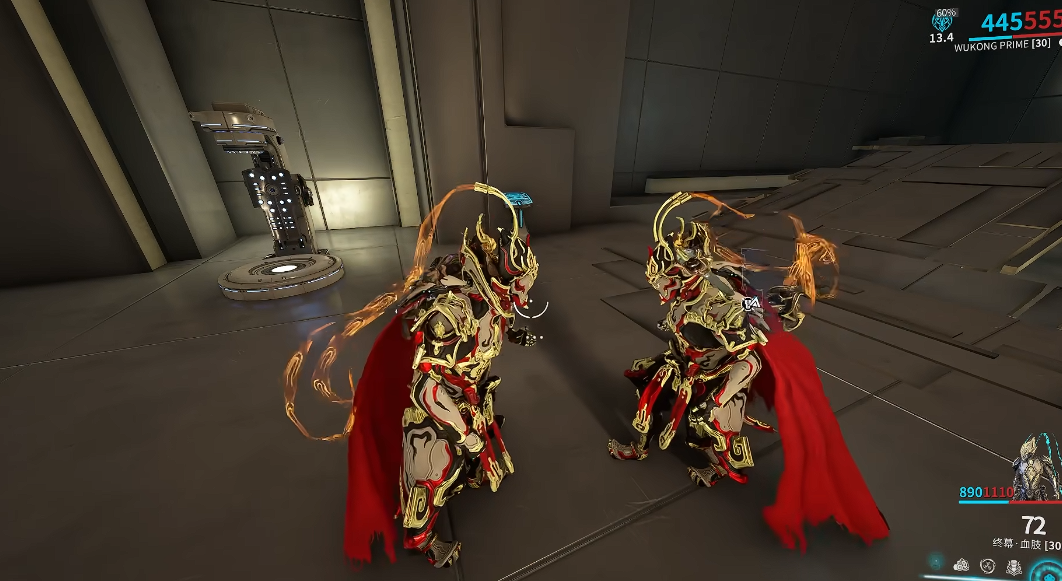The height and width of the screenshot is (581, 1062).
Task: Trigger the circular swirl ability icon
Action: point(987,566)
